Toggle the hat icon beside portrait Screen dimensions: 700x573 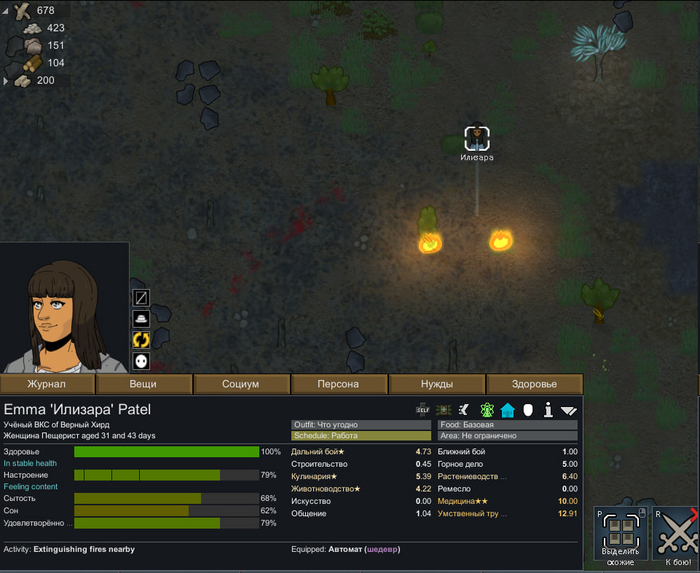[141, 319]
